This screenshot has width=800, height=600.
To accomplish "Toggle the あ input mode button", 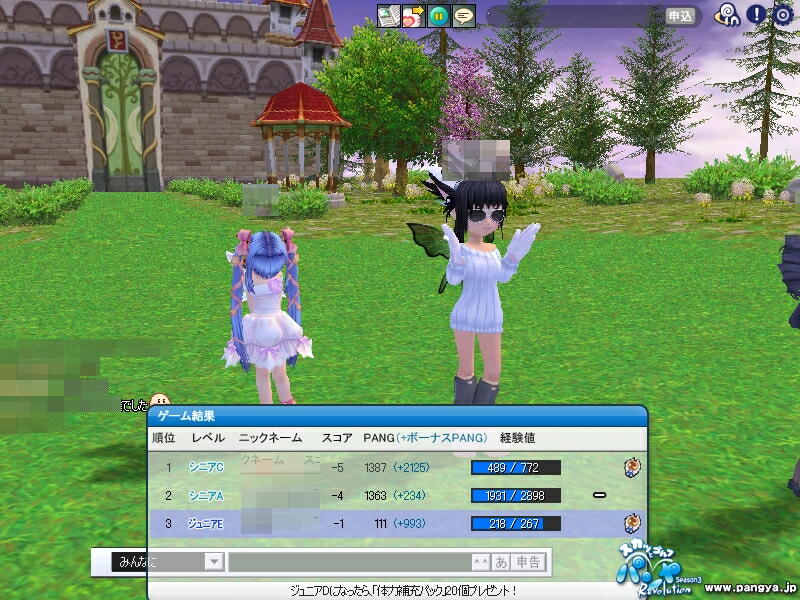I will pos(501,562).
